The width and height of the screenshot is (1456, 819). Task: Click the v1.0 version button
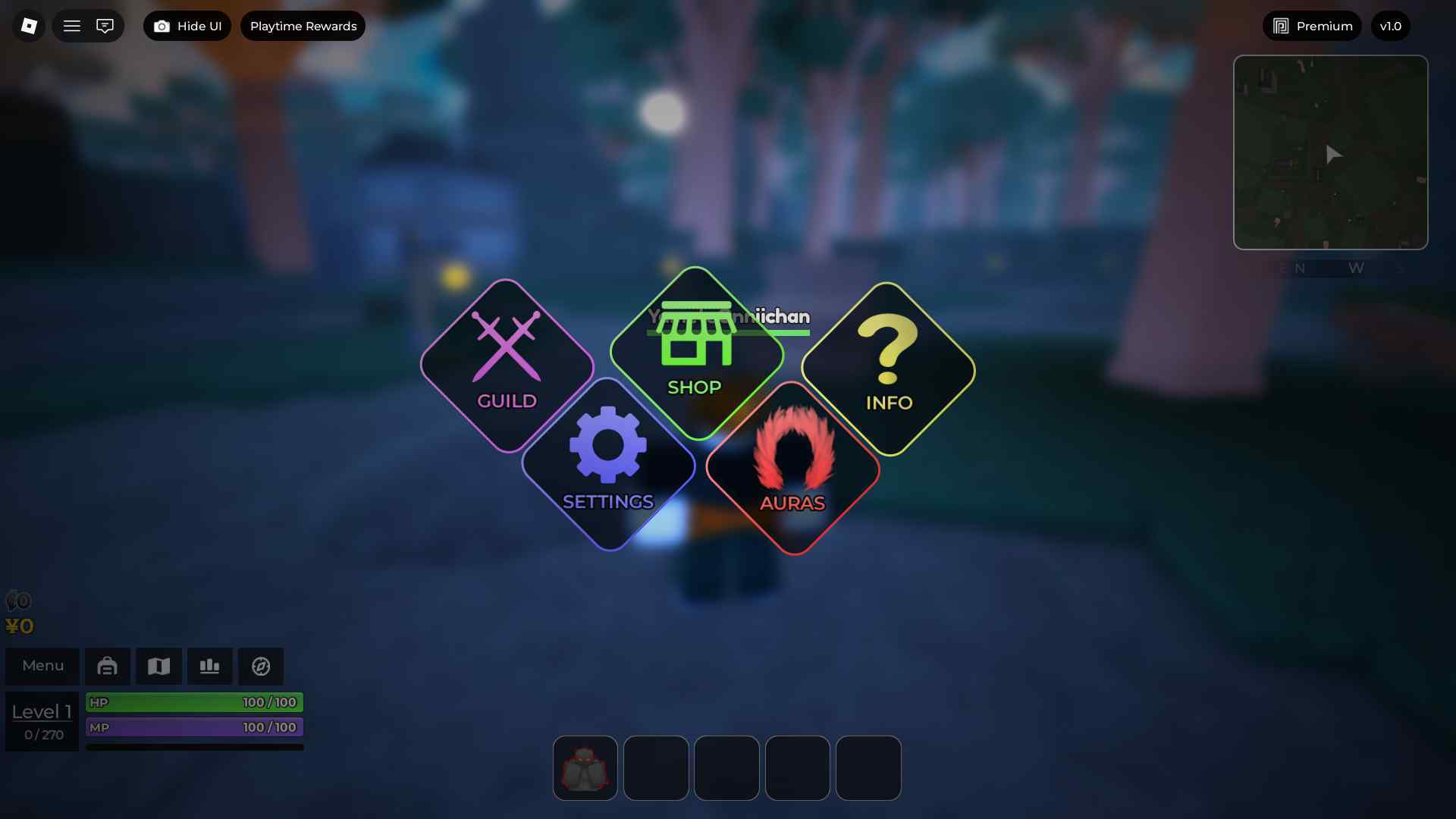point(1391,25)
